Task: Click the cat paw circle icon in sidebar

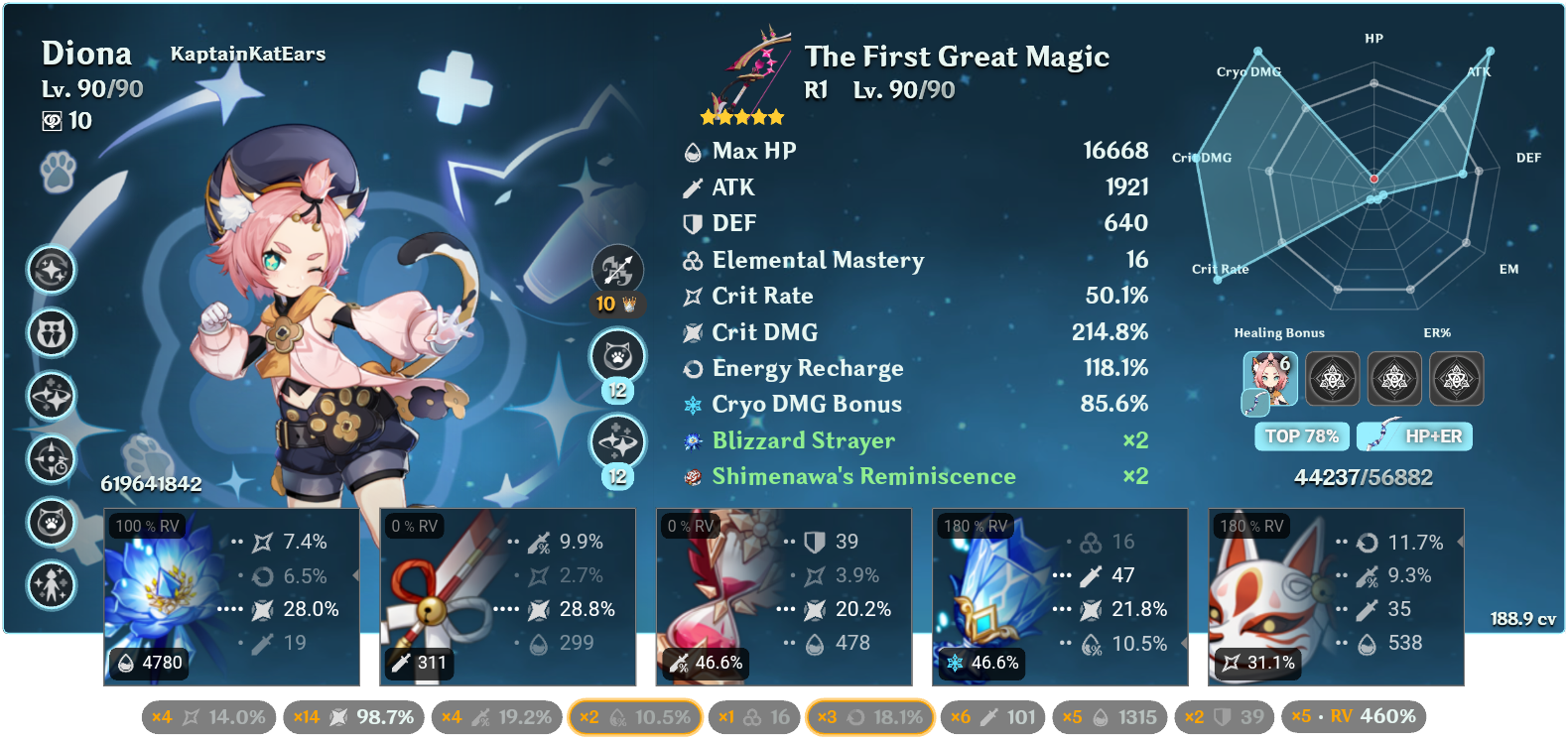Action: click(x=50, y=523)
